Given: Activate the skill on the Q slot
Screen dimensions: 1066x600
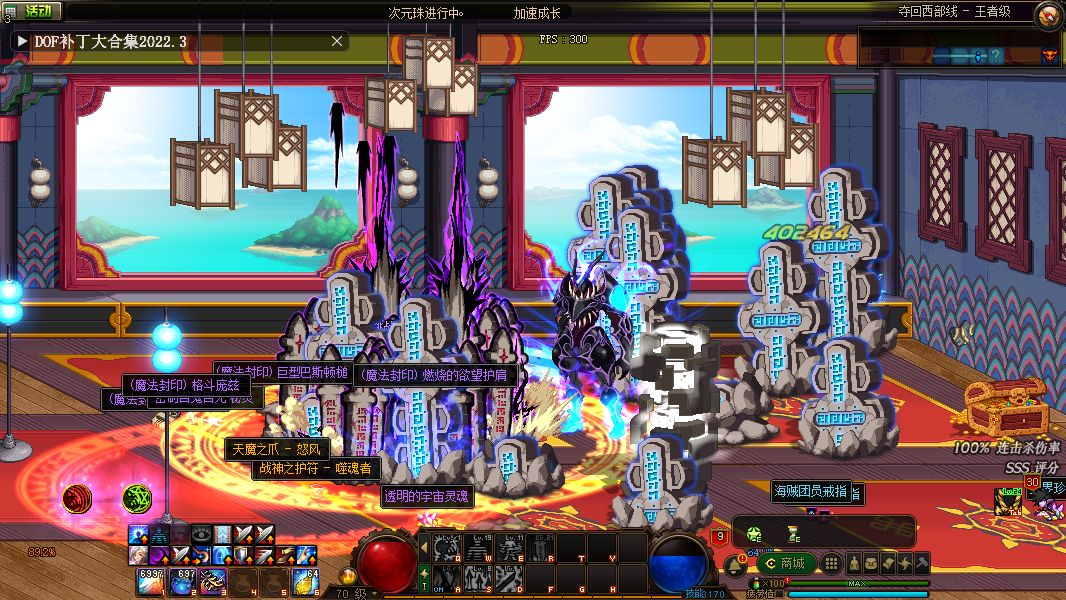Looking at the screenshot, I should [446, 548].
